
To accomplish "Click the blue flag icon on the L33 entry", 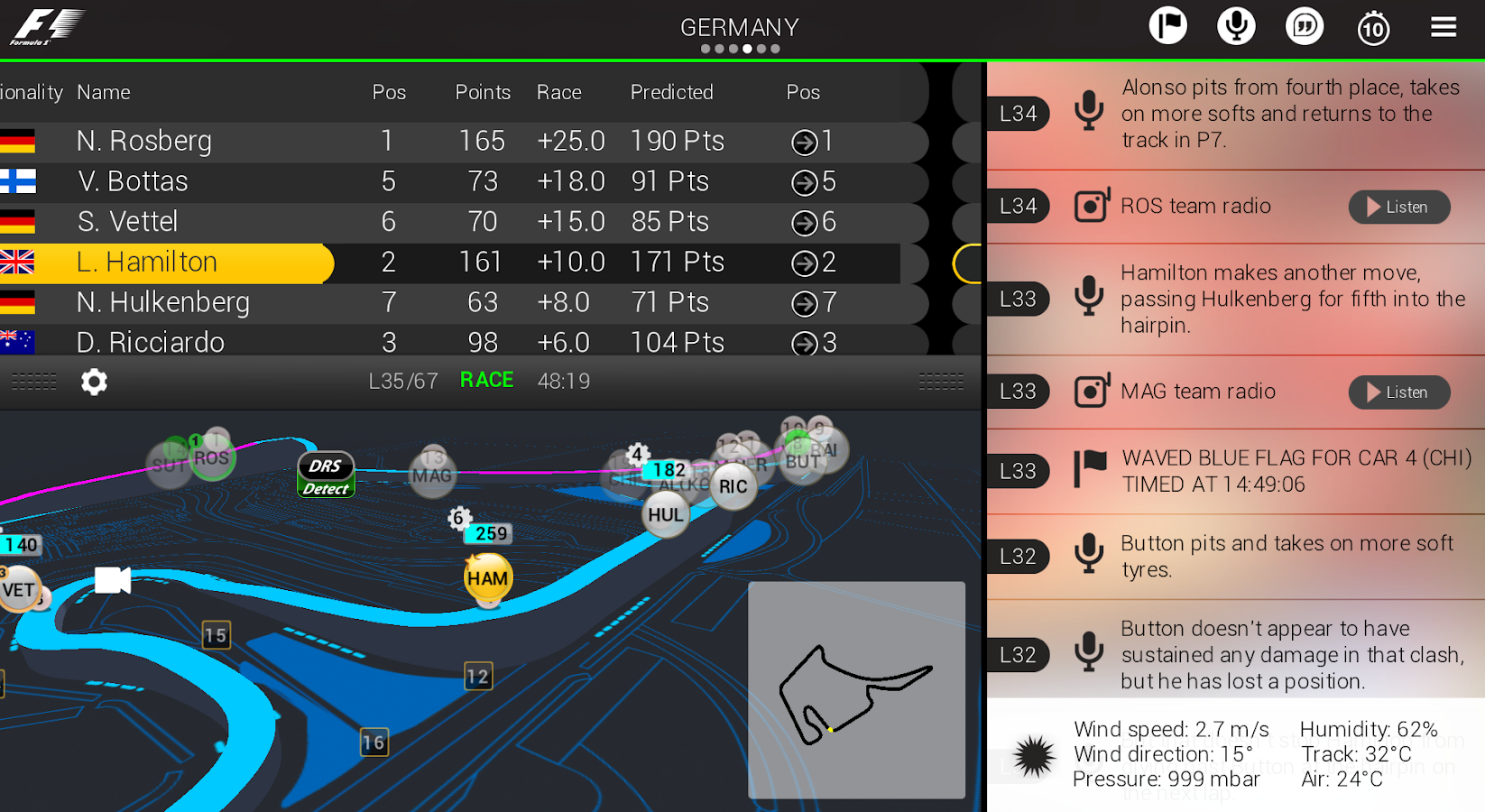I will click(1090, 469).
